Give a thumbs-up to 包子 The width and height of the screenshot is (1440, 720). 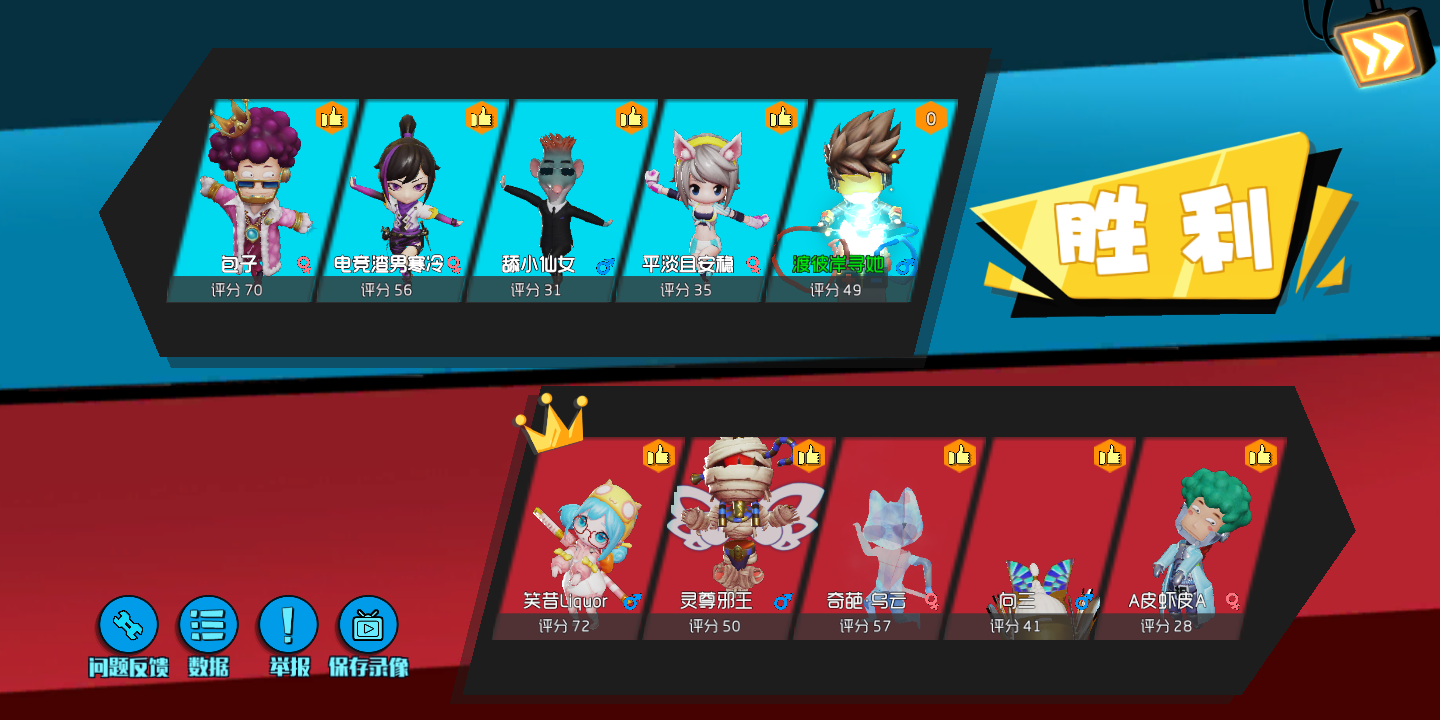(331, 117)
